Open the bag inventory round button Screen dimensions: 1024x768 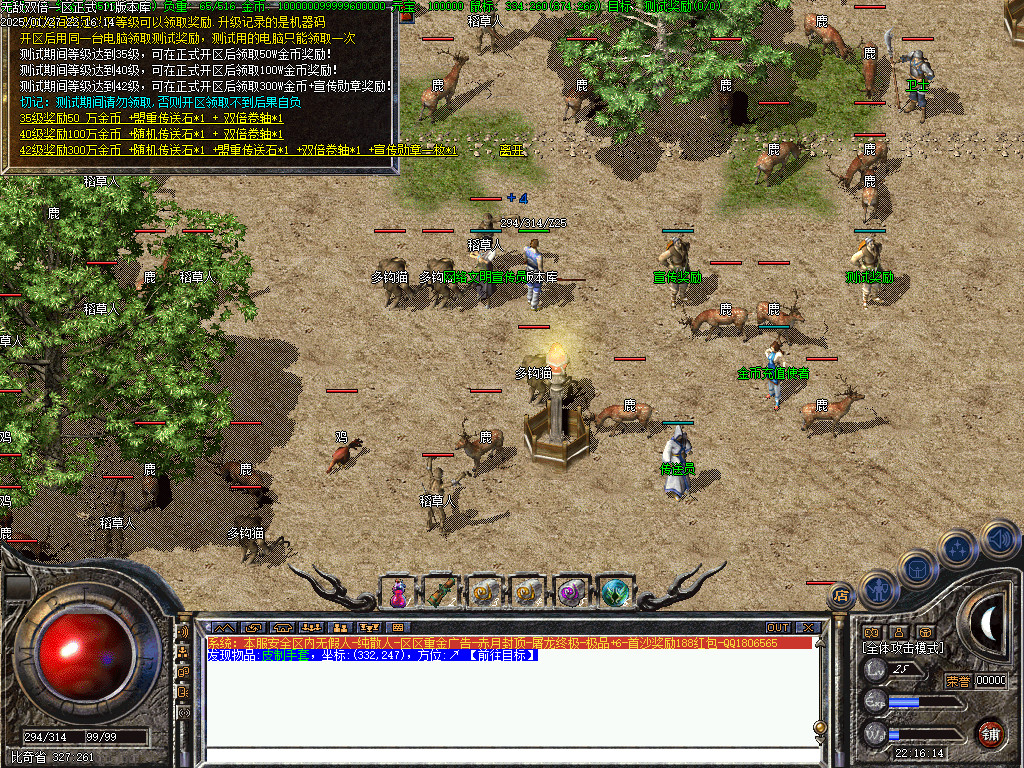[918, 567]
